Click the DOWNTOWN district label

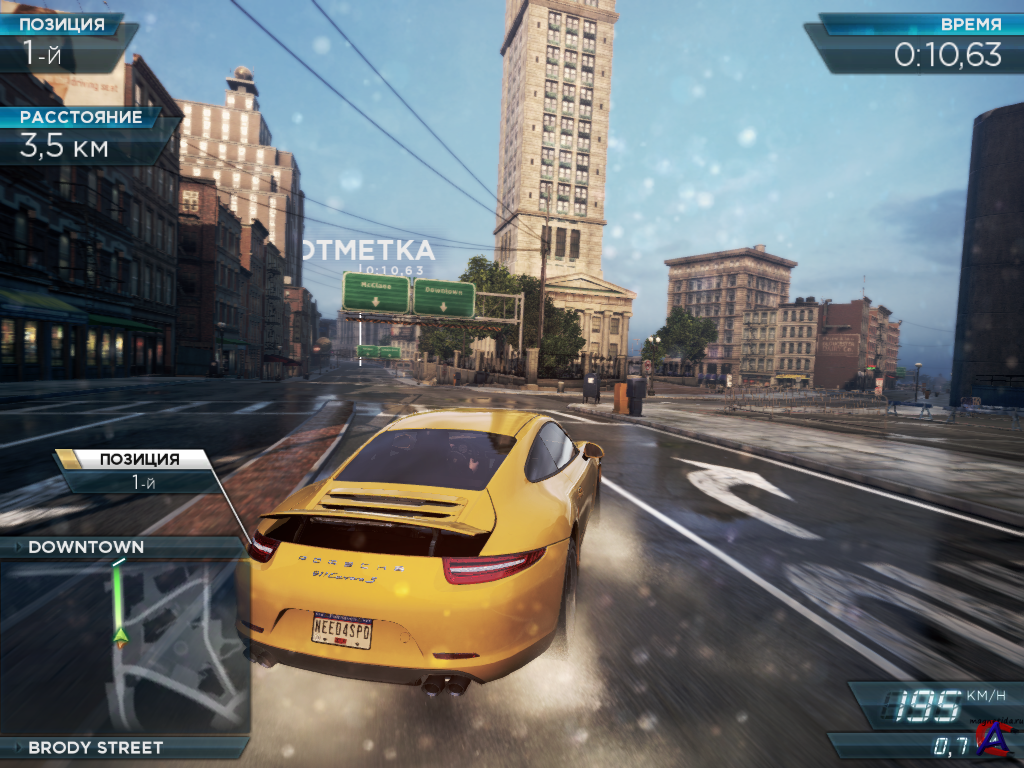(86, 547)
